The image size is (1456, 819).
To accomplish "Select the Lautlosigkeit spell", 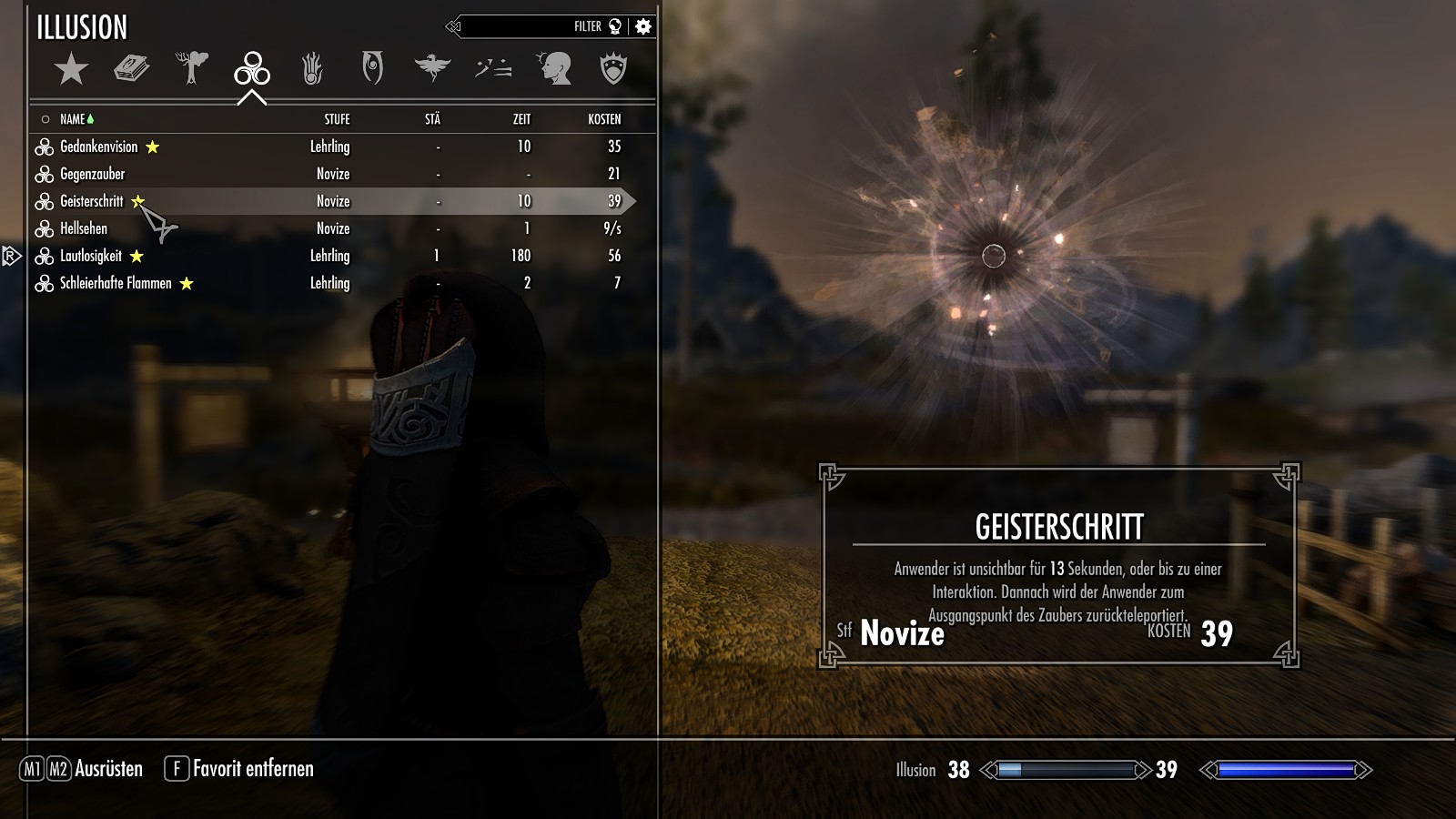I will pos(91,256).
